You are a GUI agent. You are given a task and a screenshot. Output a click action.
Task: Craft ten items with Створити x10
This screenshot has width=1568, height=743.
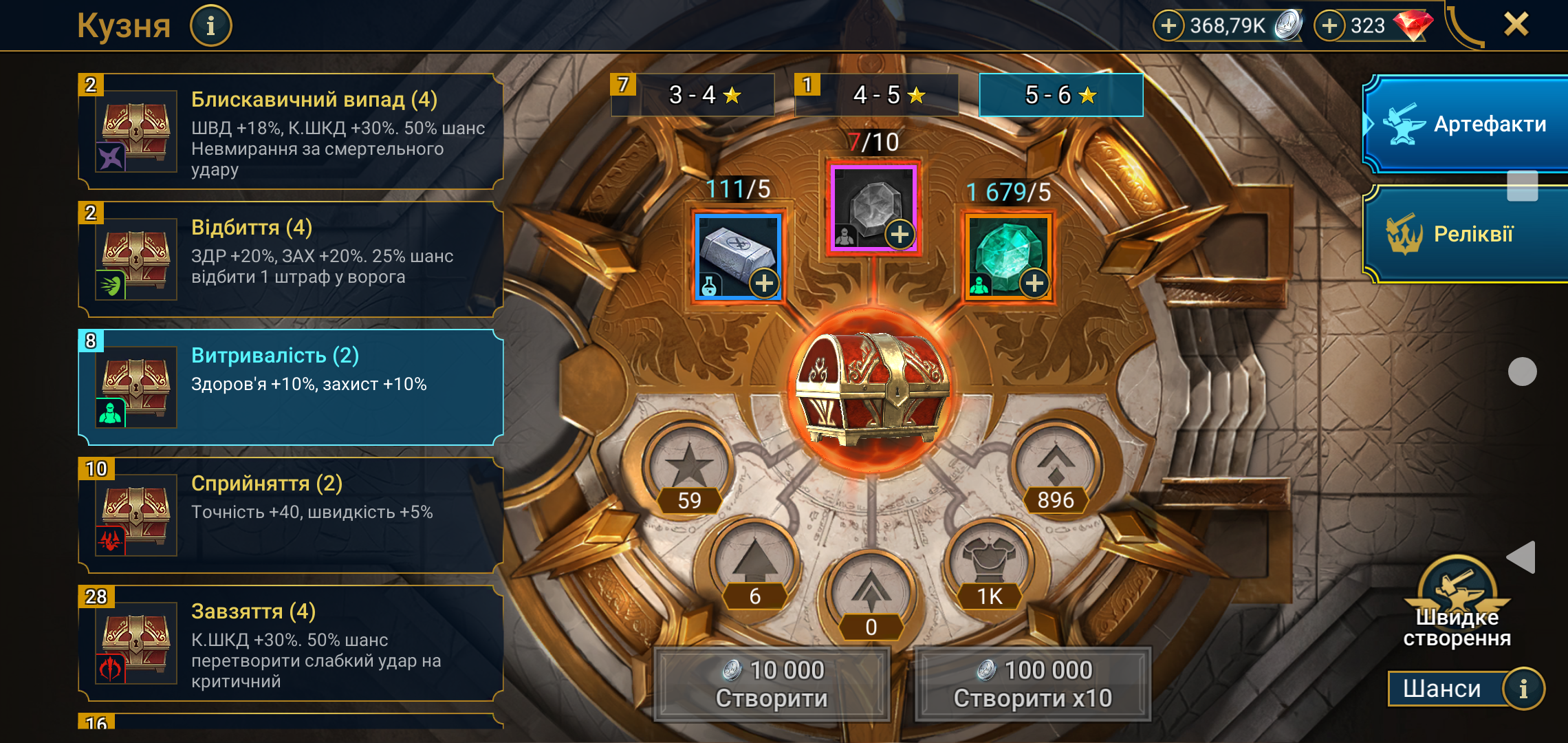[1032, 684]
